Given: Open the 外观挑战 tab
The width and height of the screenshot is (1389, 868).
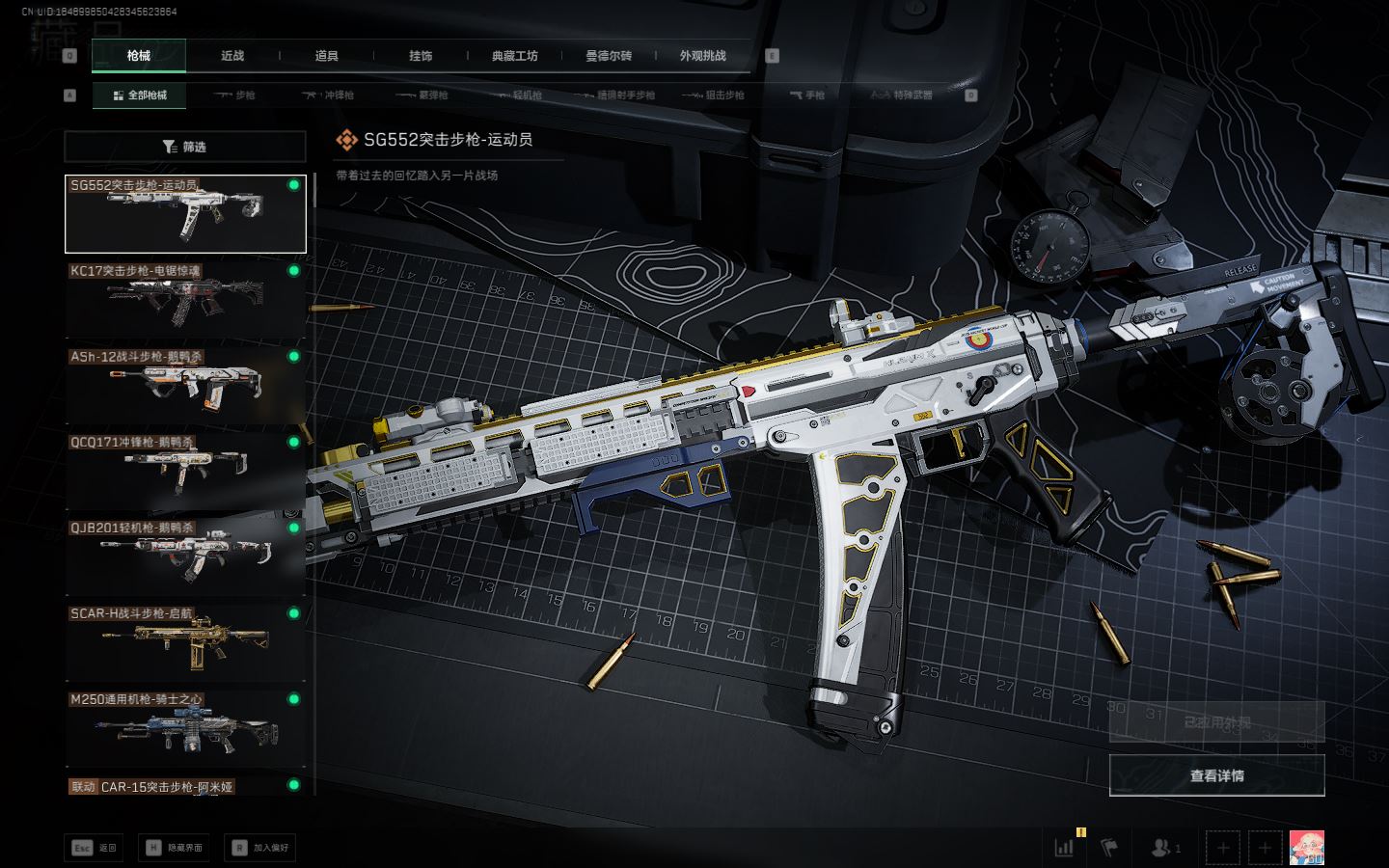Looking at the screenshot, I should click(x=702, y=56).
